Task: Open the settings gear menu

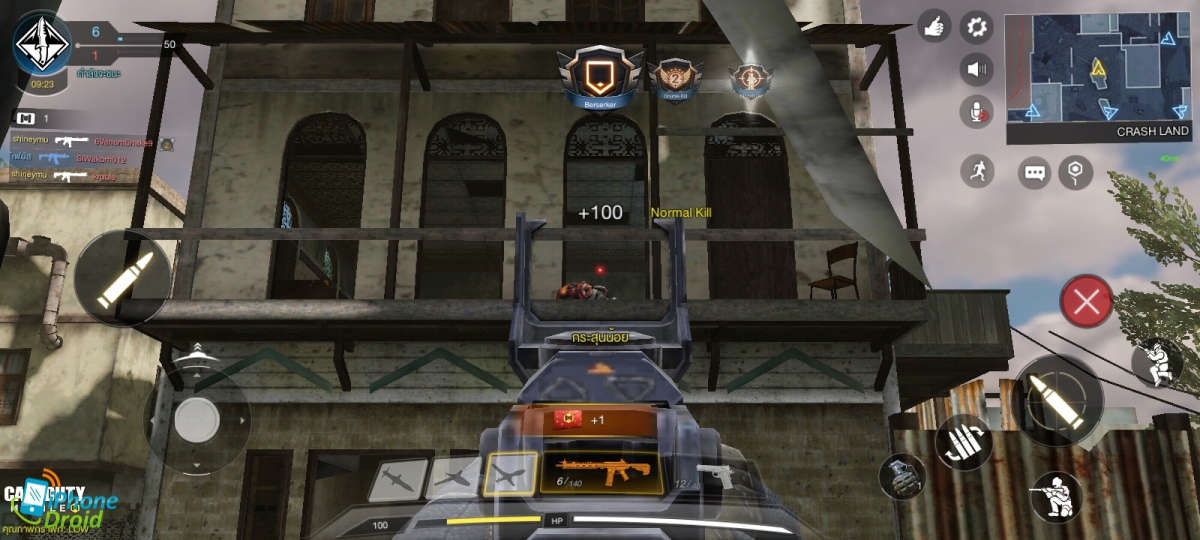Action: (x=976, y=27)
